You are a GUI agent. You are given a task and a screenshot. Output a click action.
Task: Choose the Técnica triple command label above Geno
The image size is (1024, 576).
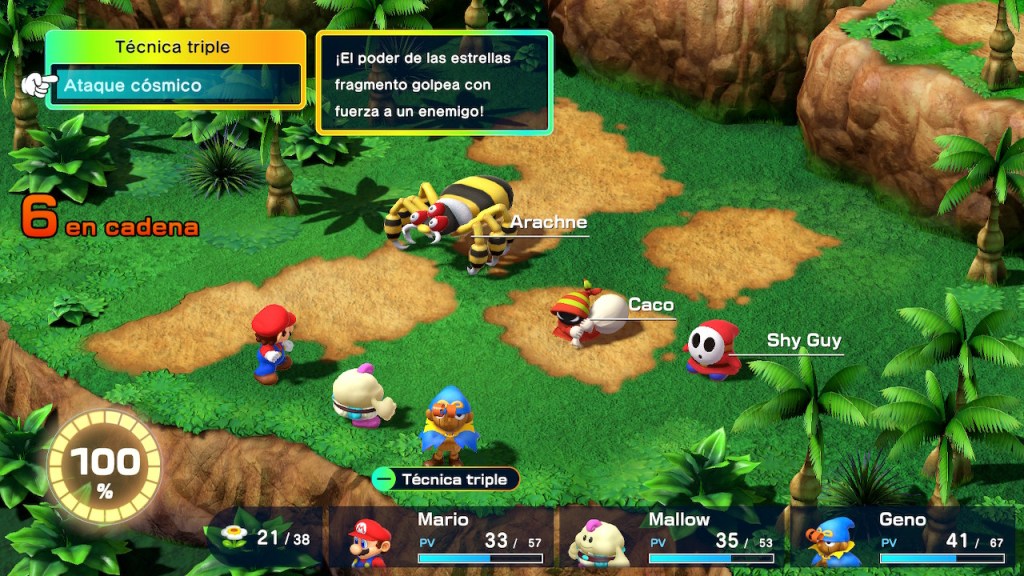[446, 479]
